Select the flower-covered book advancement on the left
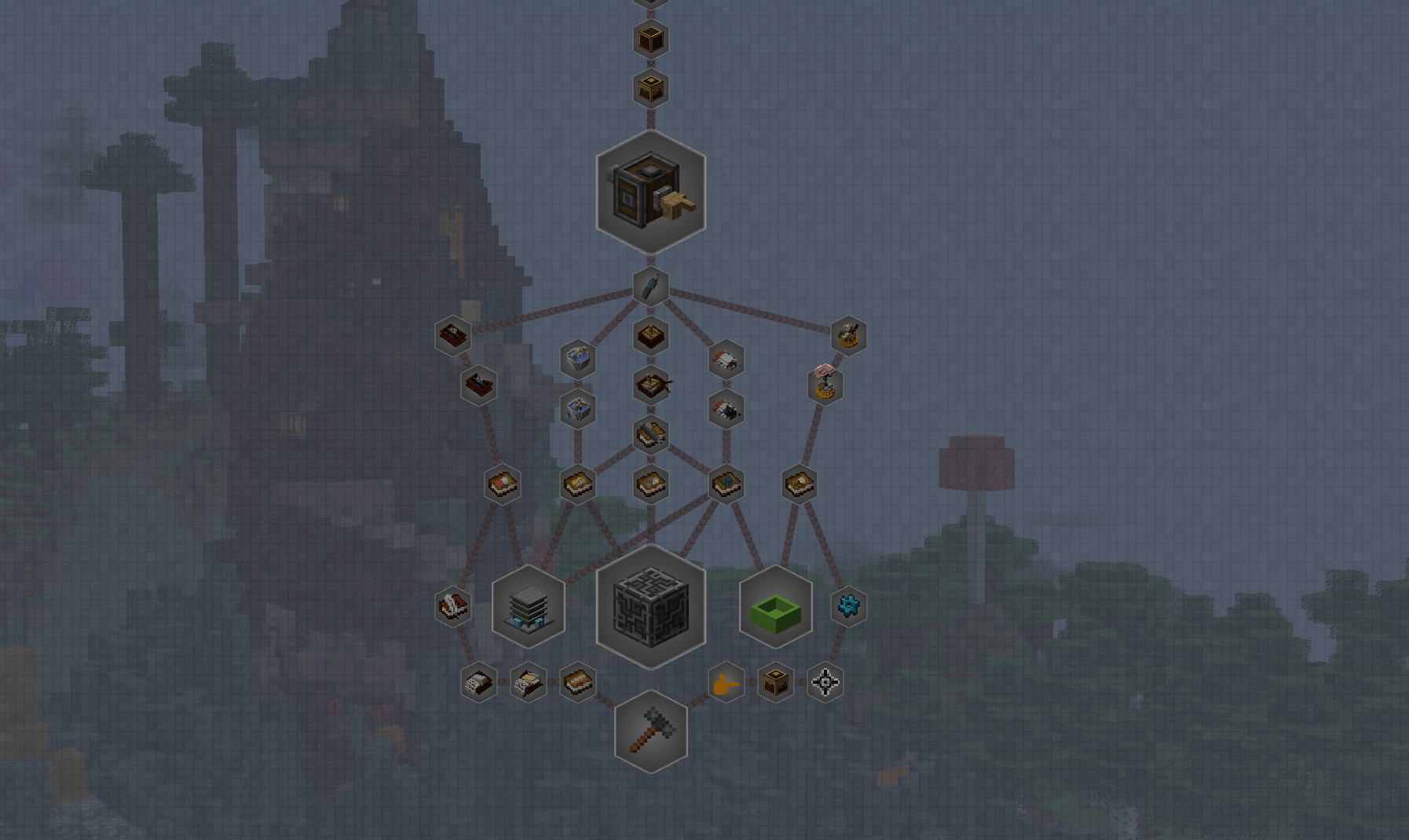This screenshot has height=840, width=1409. (x=501, y=484)
